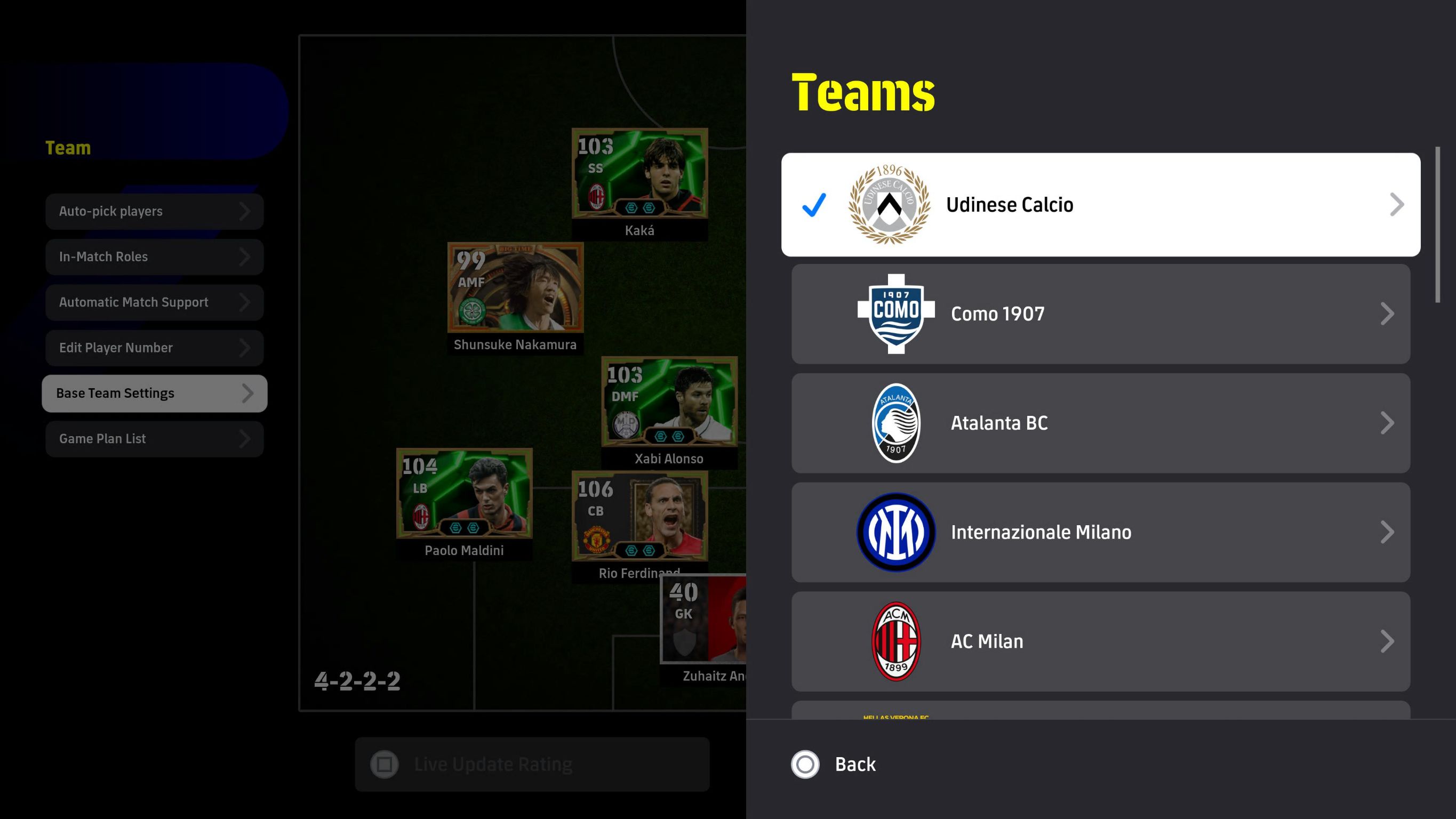Viewport: 1456px width, 819px height.
Task: Open Base Team Settings entry
Action: coord(154,394)
